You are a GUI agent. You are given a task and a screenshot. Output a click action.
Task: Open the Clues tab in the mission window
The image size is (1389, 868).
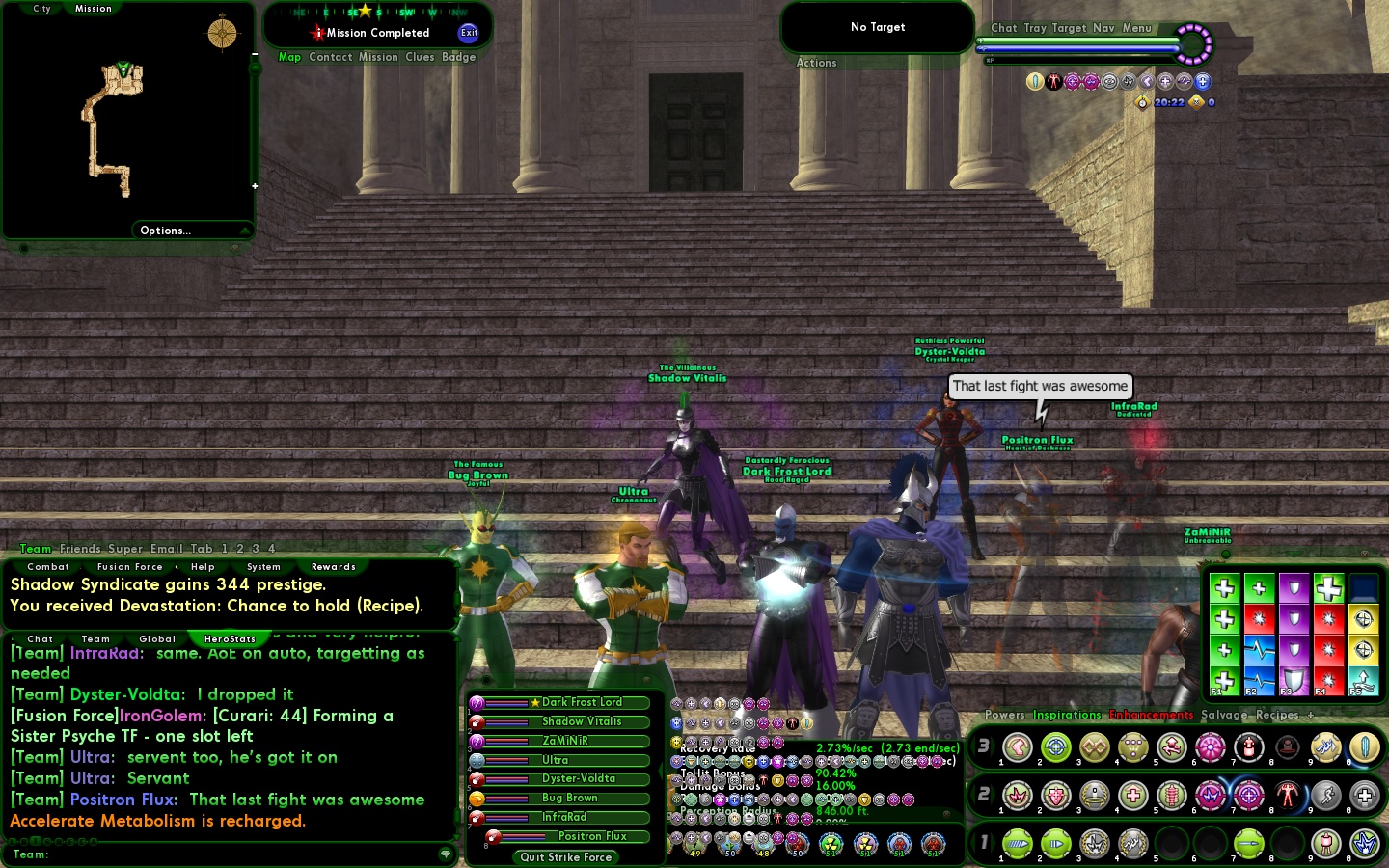coord(419,57)
